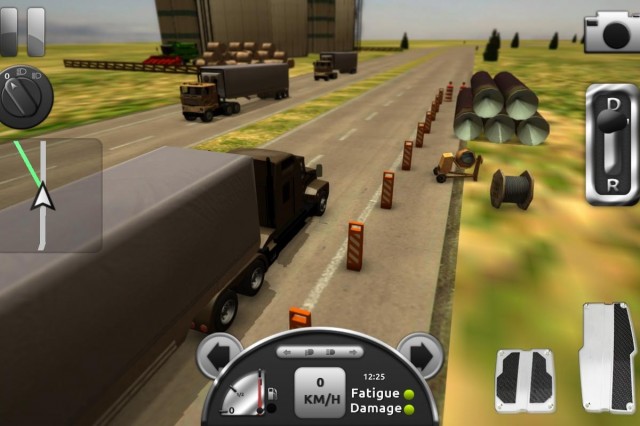
Task: Steer left using the left arrow button
Action: click(219, 356)
